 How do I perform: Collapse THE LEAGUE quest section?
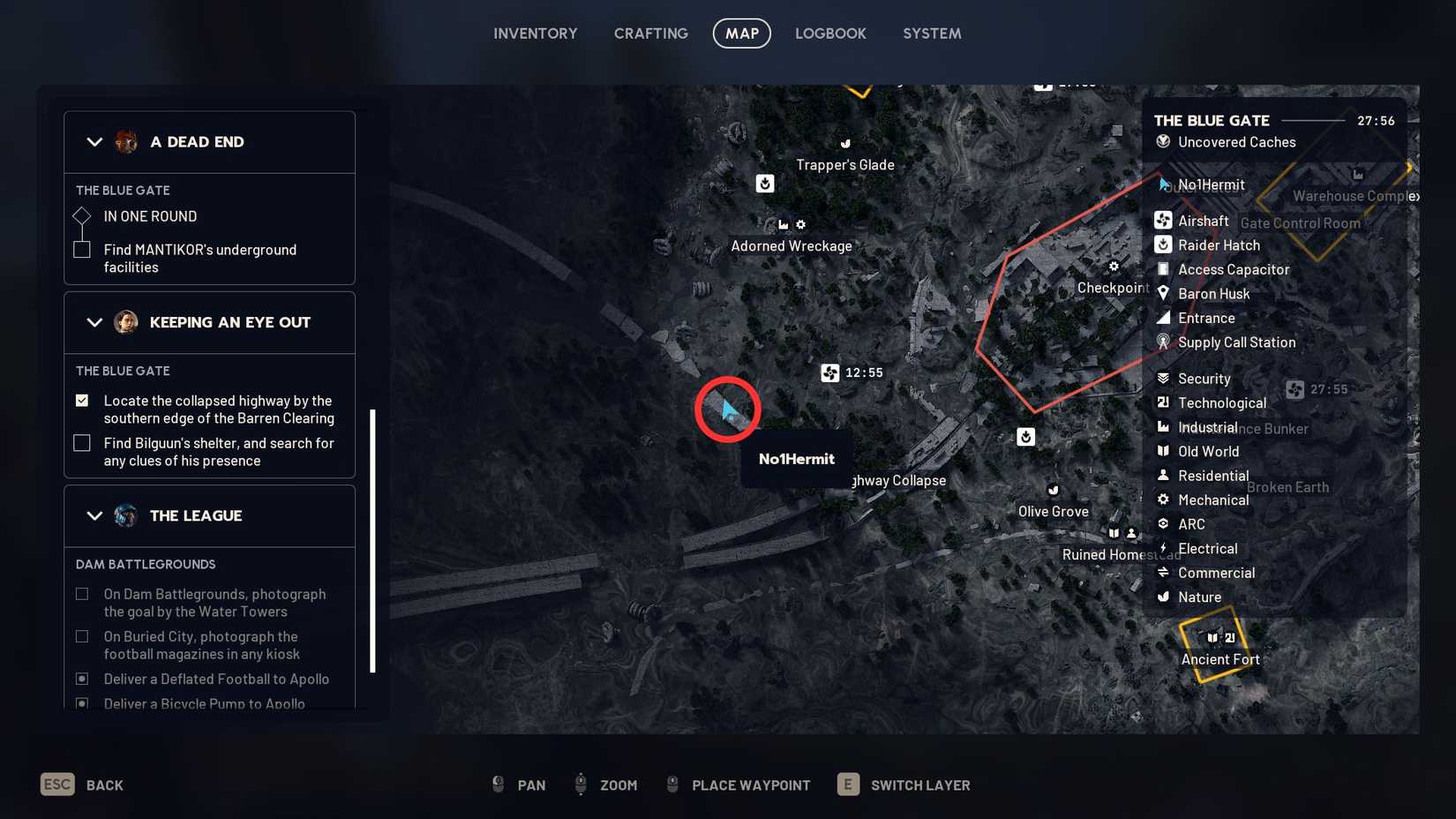[94, 515]
